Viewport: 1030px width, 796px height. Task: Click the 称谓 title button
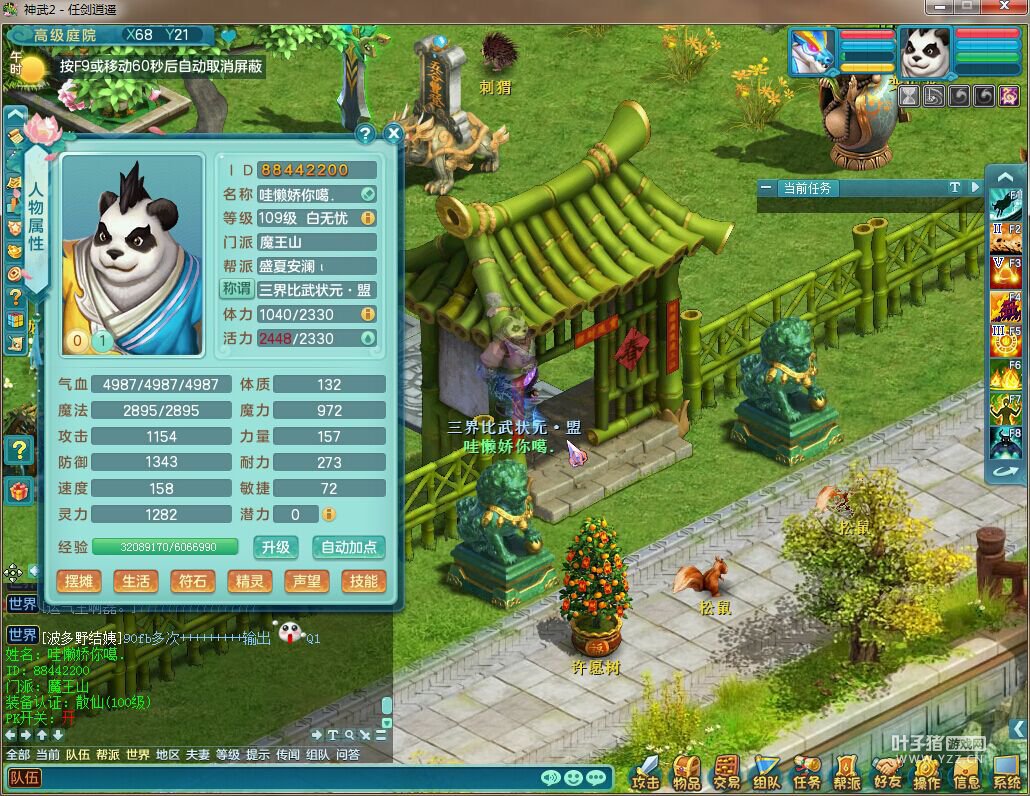pos(237,289)
